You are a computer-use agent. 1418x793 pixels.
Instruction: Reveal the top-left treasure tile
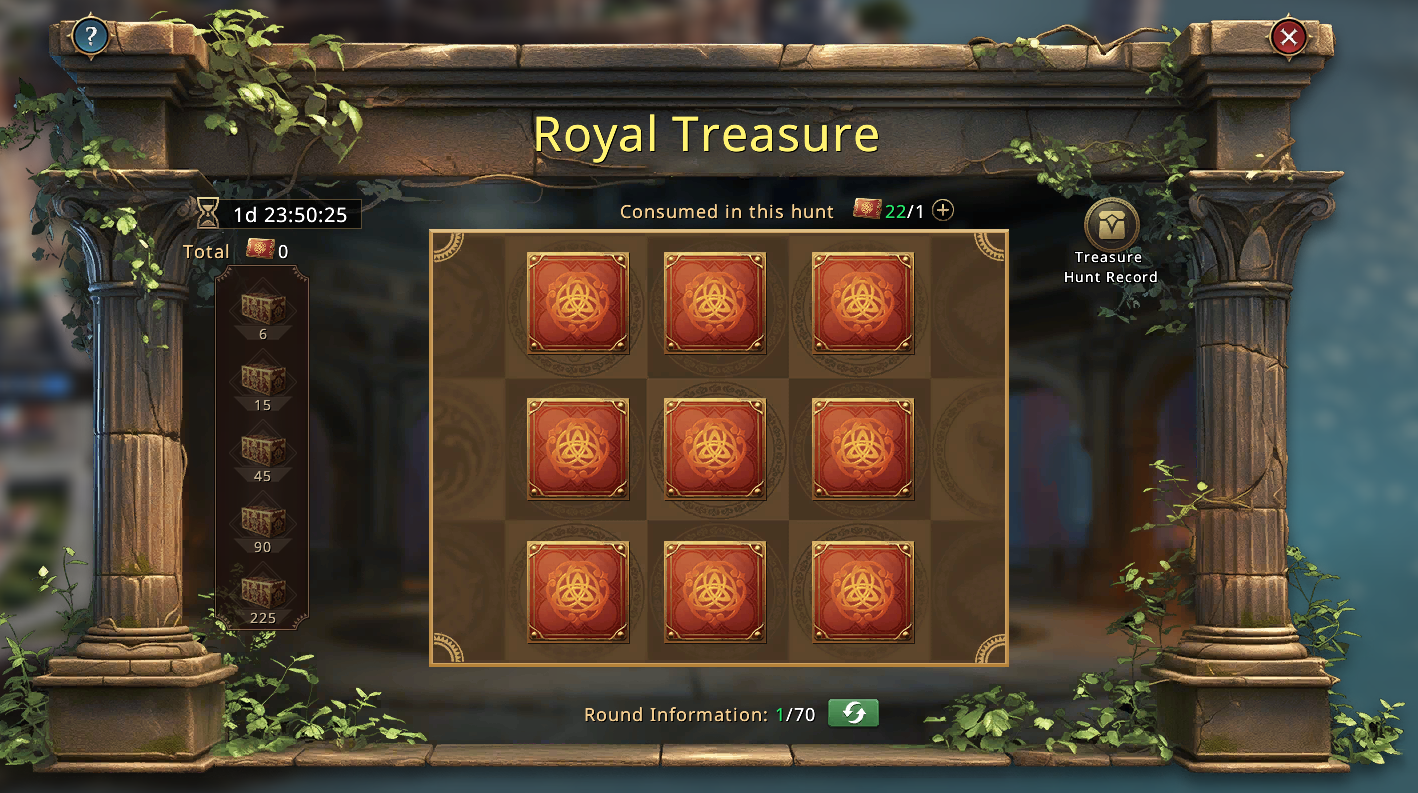tap(578, 303)
